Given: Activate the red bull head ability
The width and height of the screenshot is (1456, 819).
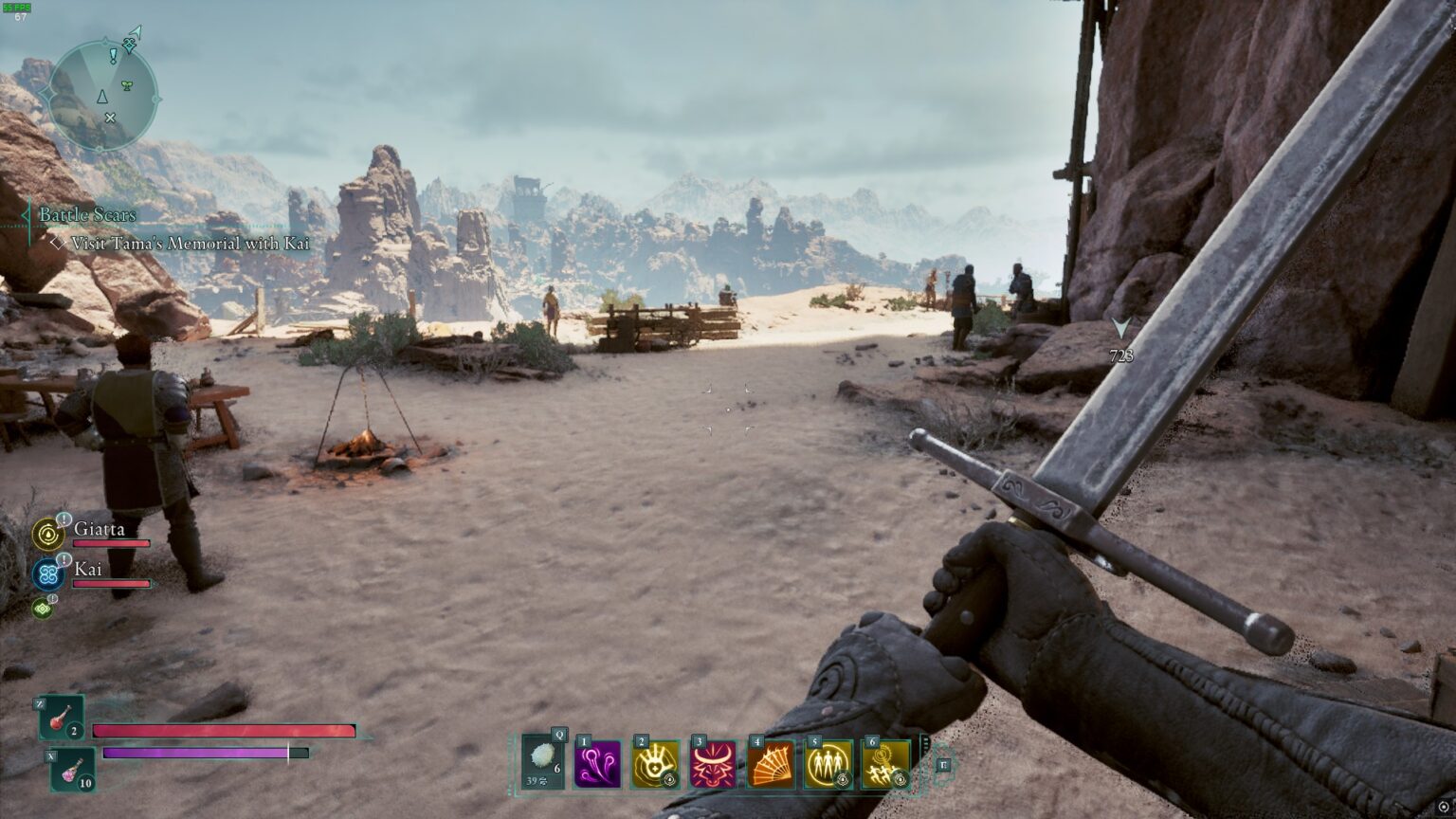Looking at the screenshot, I should (713, 764).
